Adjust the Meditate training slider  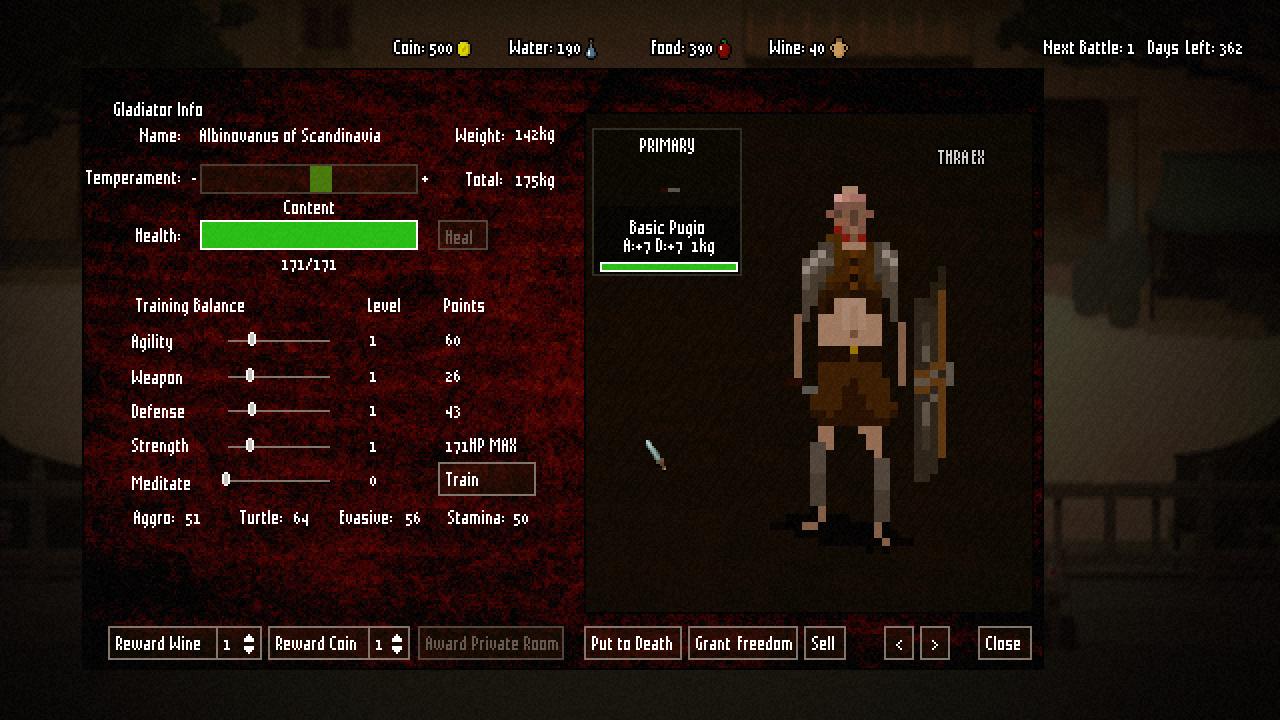pos(226,481)
